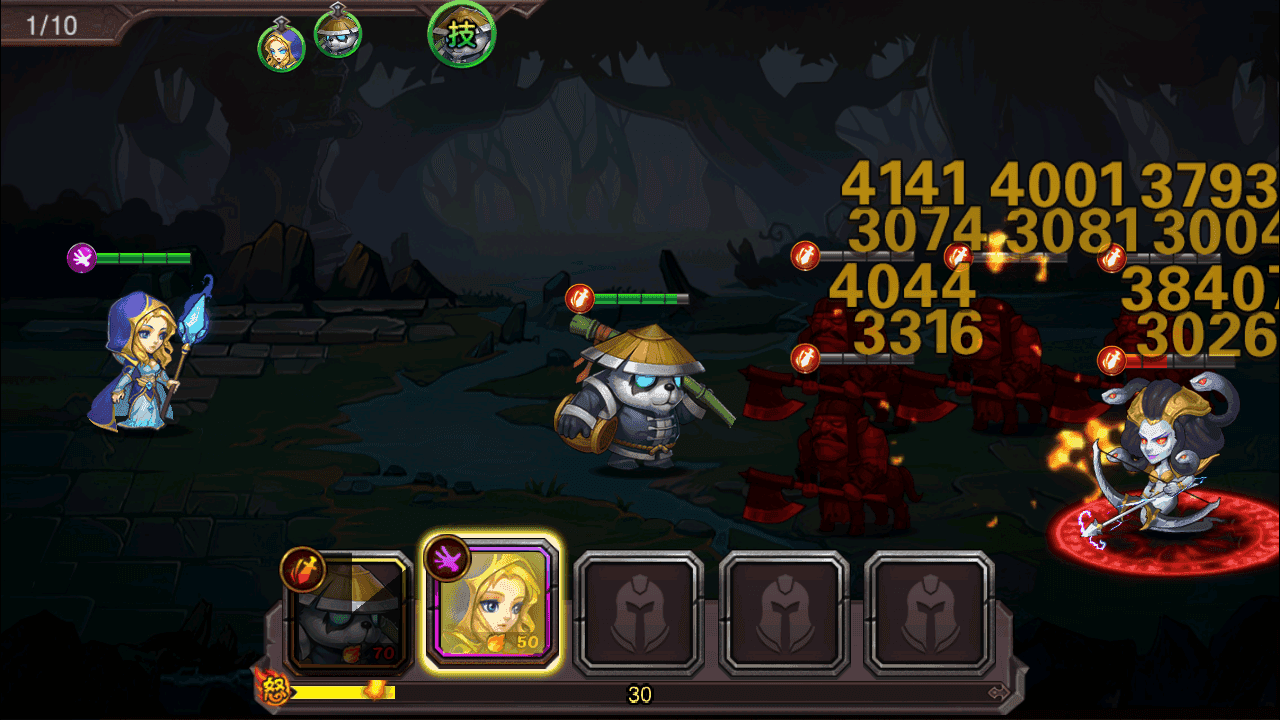Click the blonde mage turn-order portrait
This screenshot has width=1280, height=720.
click(281, 47)
